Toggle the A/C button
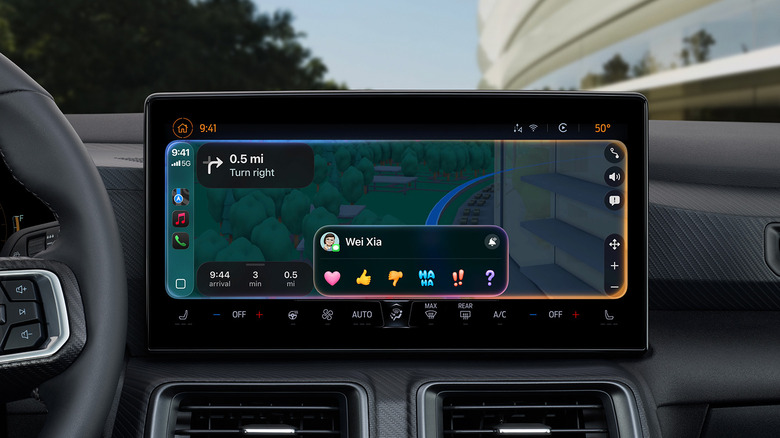This screenshot has height=438, width=780. coord(499,314)
